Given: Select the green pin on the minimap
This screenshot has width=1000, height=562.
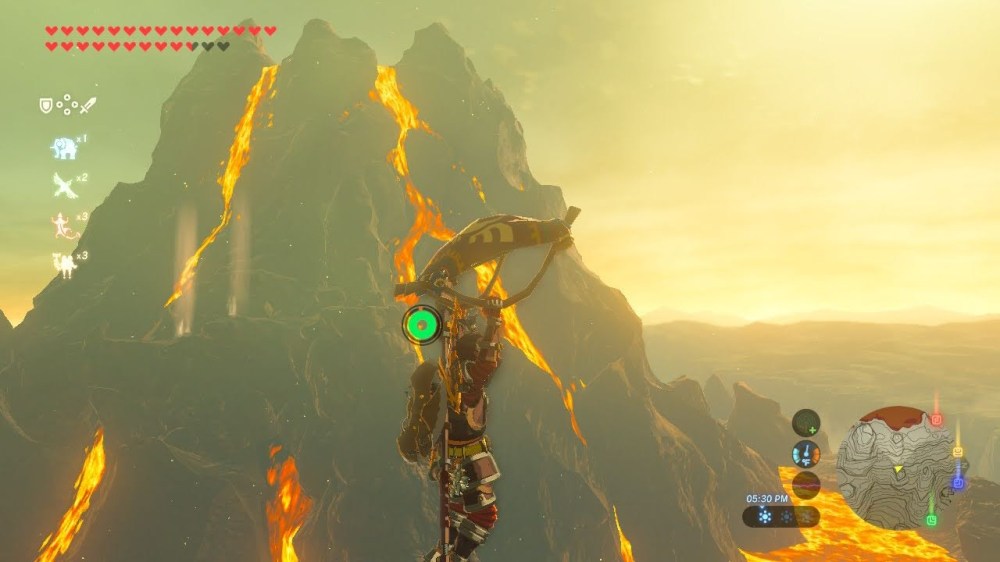Looking at the screenshot, I should coord(931,519).
